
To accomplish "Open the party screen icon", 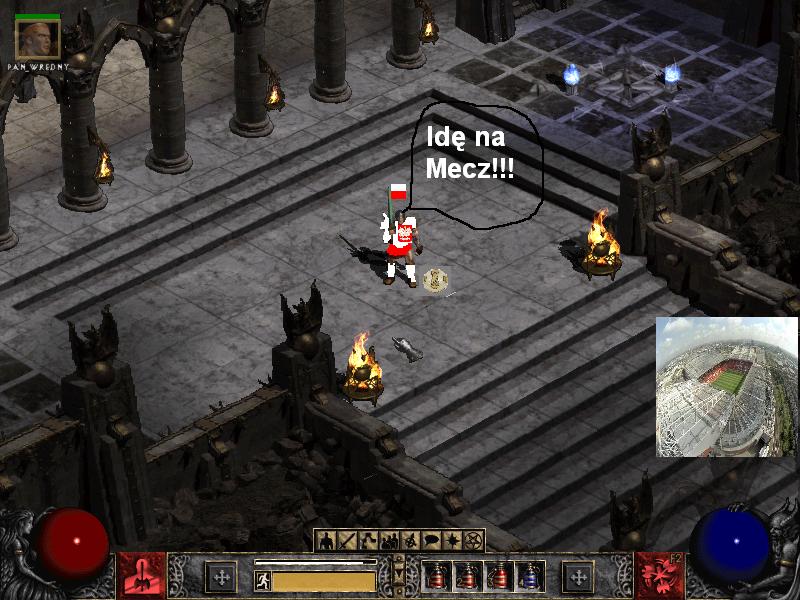I will point(390,541).
